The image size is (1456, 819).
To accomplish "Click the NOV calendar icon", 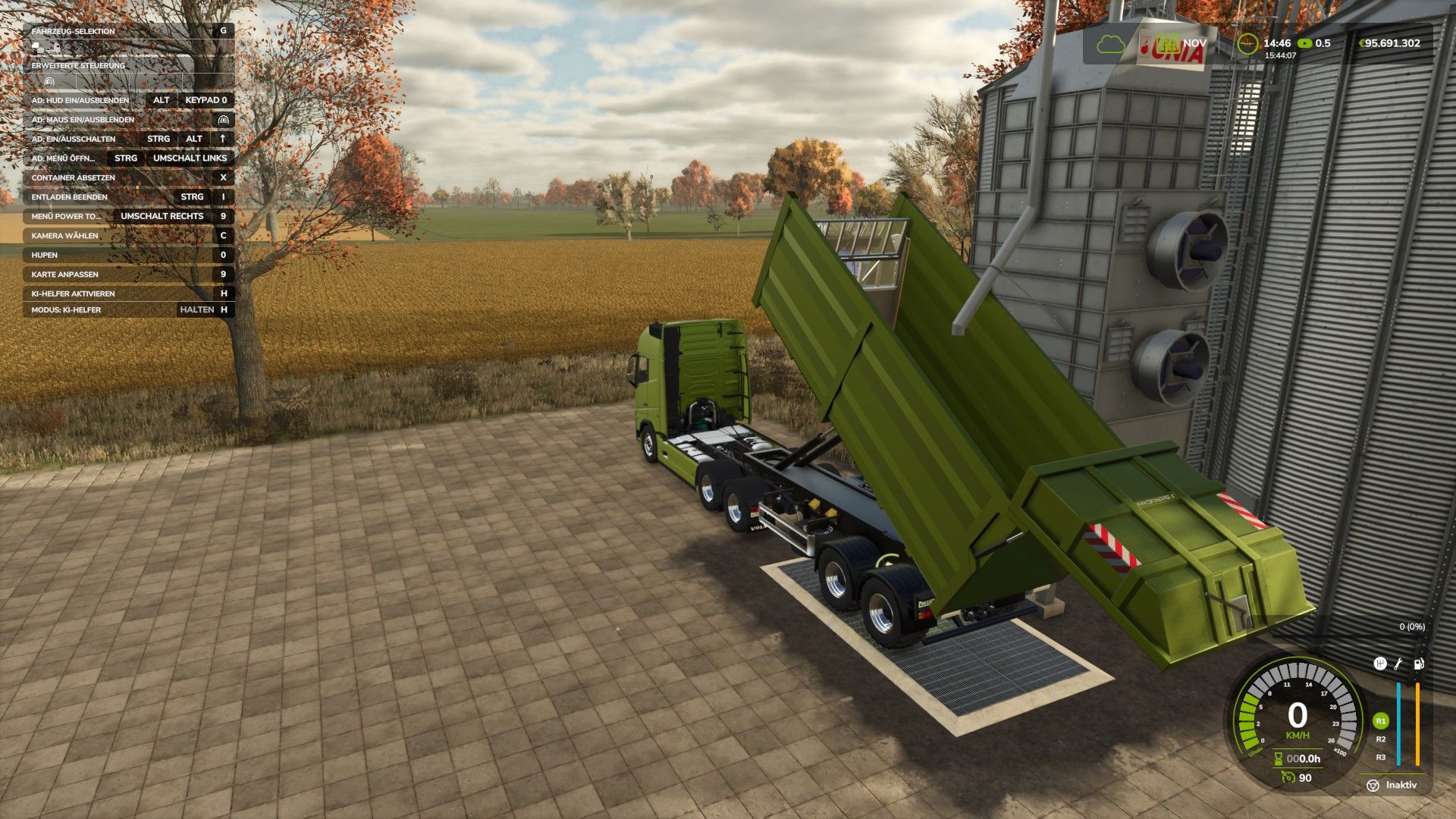I will (1169, 44).
